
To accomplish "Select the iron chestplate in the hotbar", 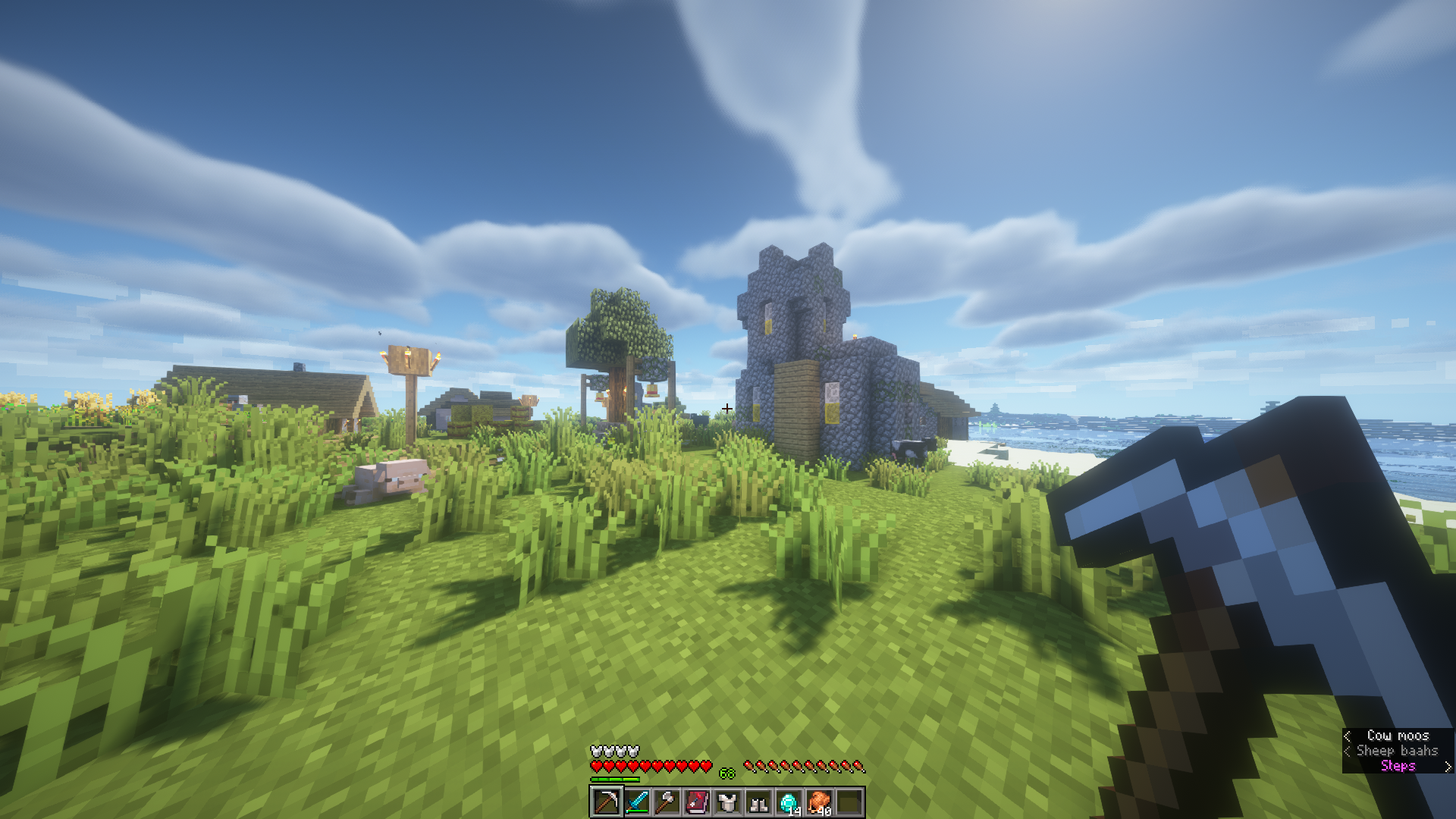I will coord(728,802).
